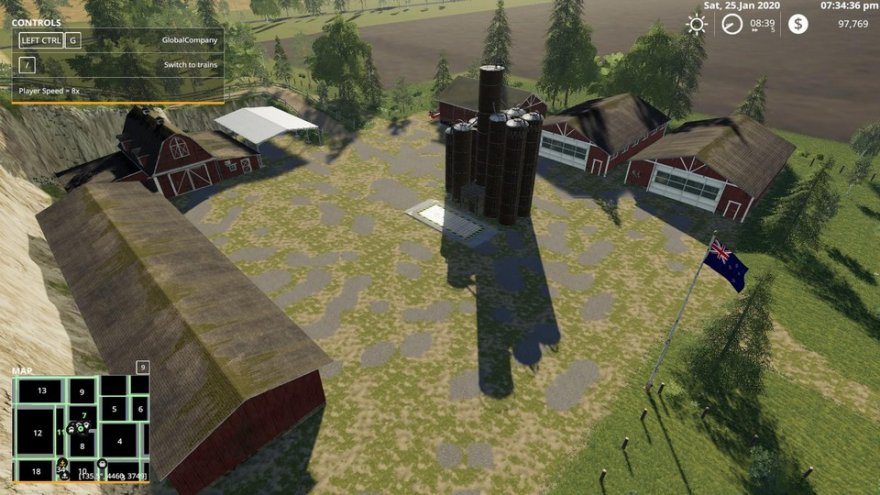This screenshot has width=880, height=495.
Task: Open the minimap in the corner
Action: point(80,429)
